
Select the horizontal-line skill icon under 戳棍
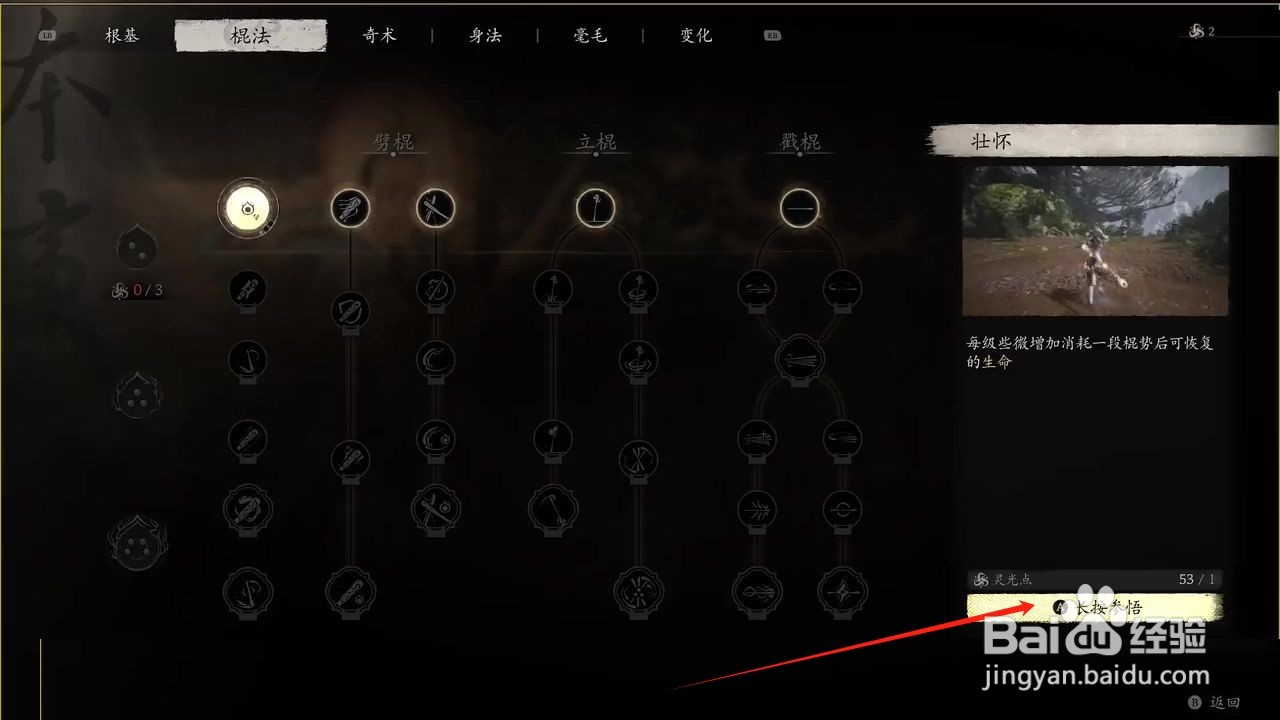(x=800, y=208)
